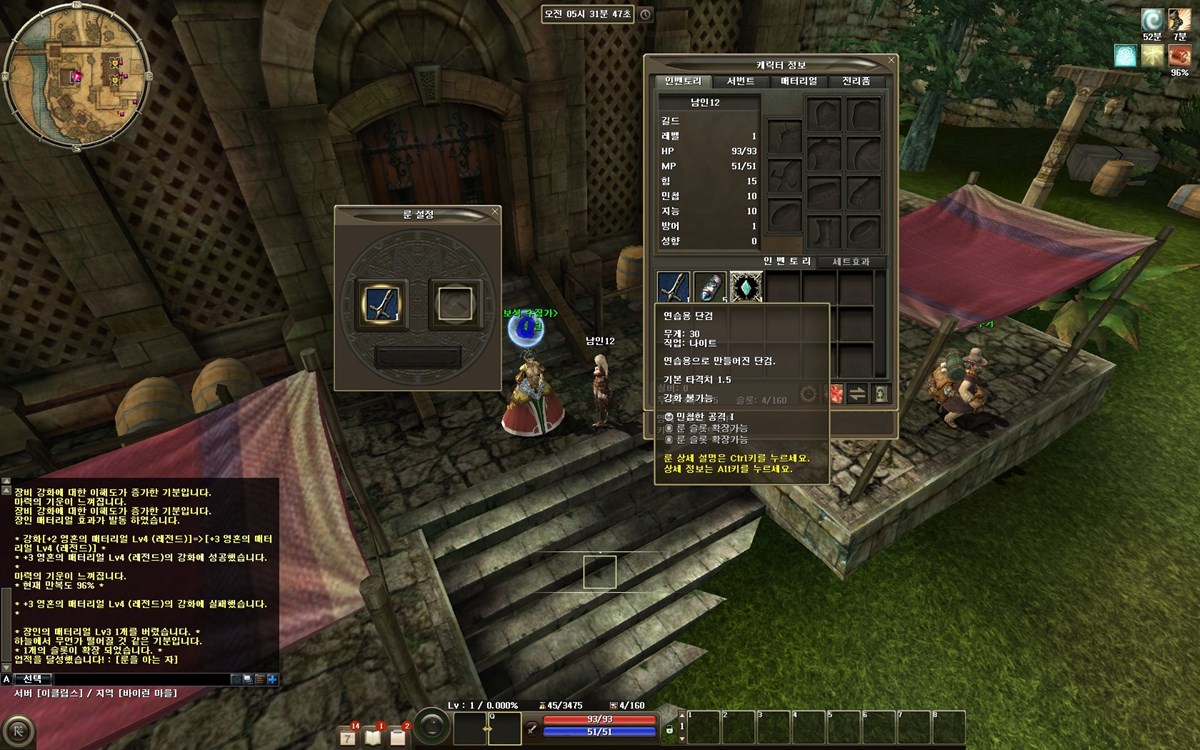The width and height of the screenshot is (1200, 750).
Task: Click the empty rune stone slot
Action: (x=455, y=303)
